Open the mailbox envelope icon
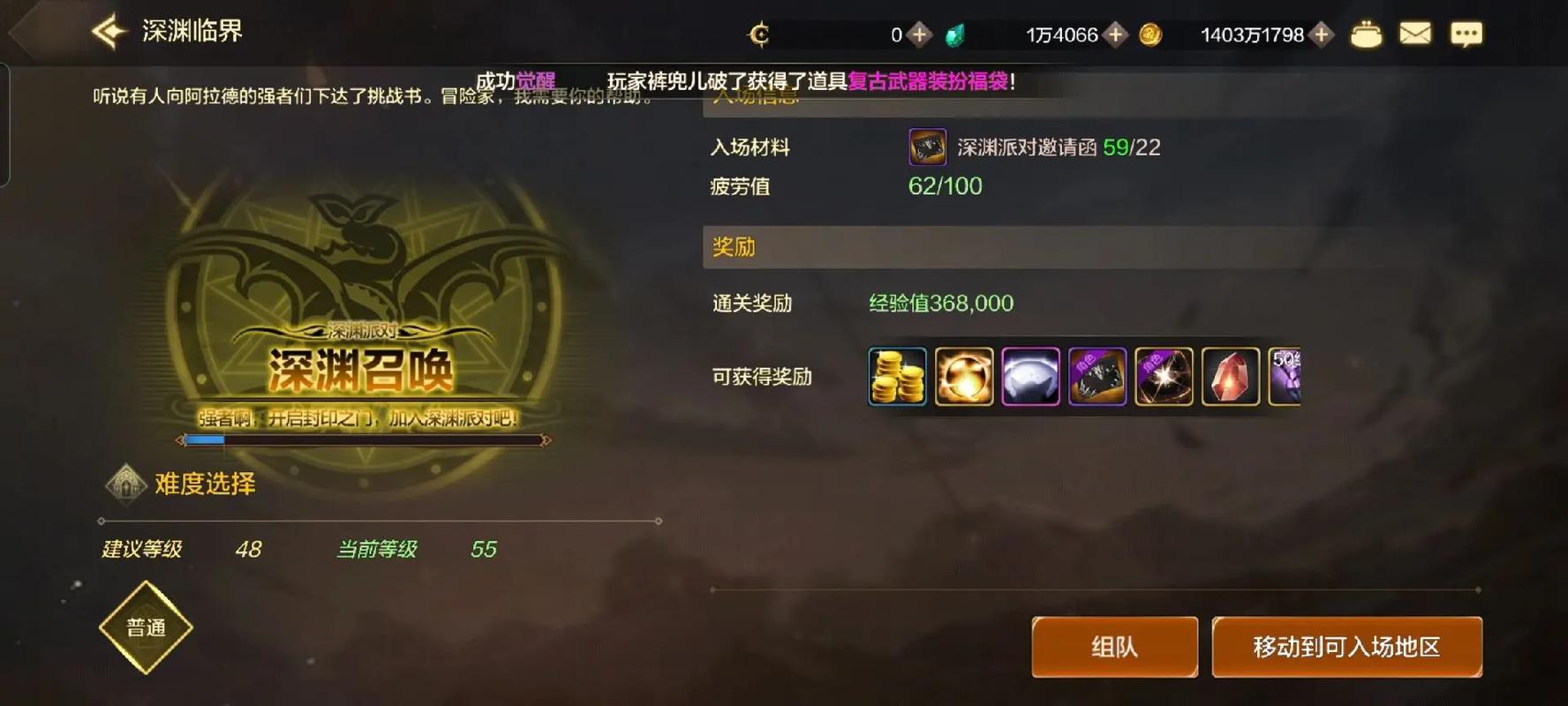 1416,32
